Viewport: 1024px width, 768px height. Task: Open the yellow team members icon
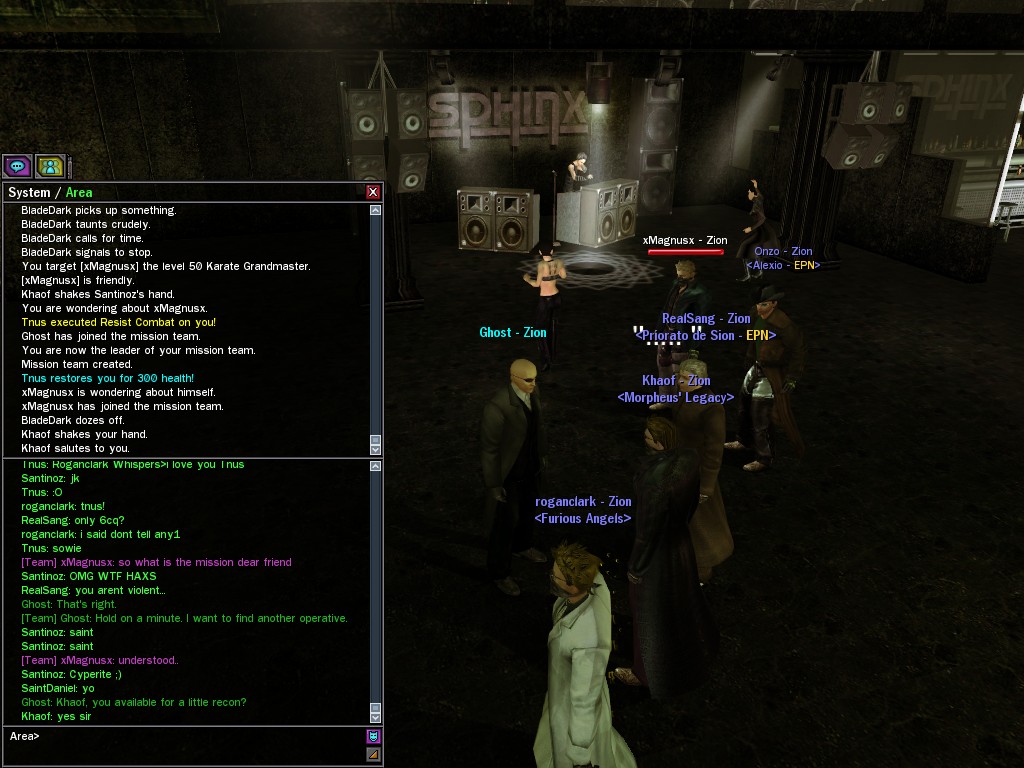50,166
